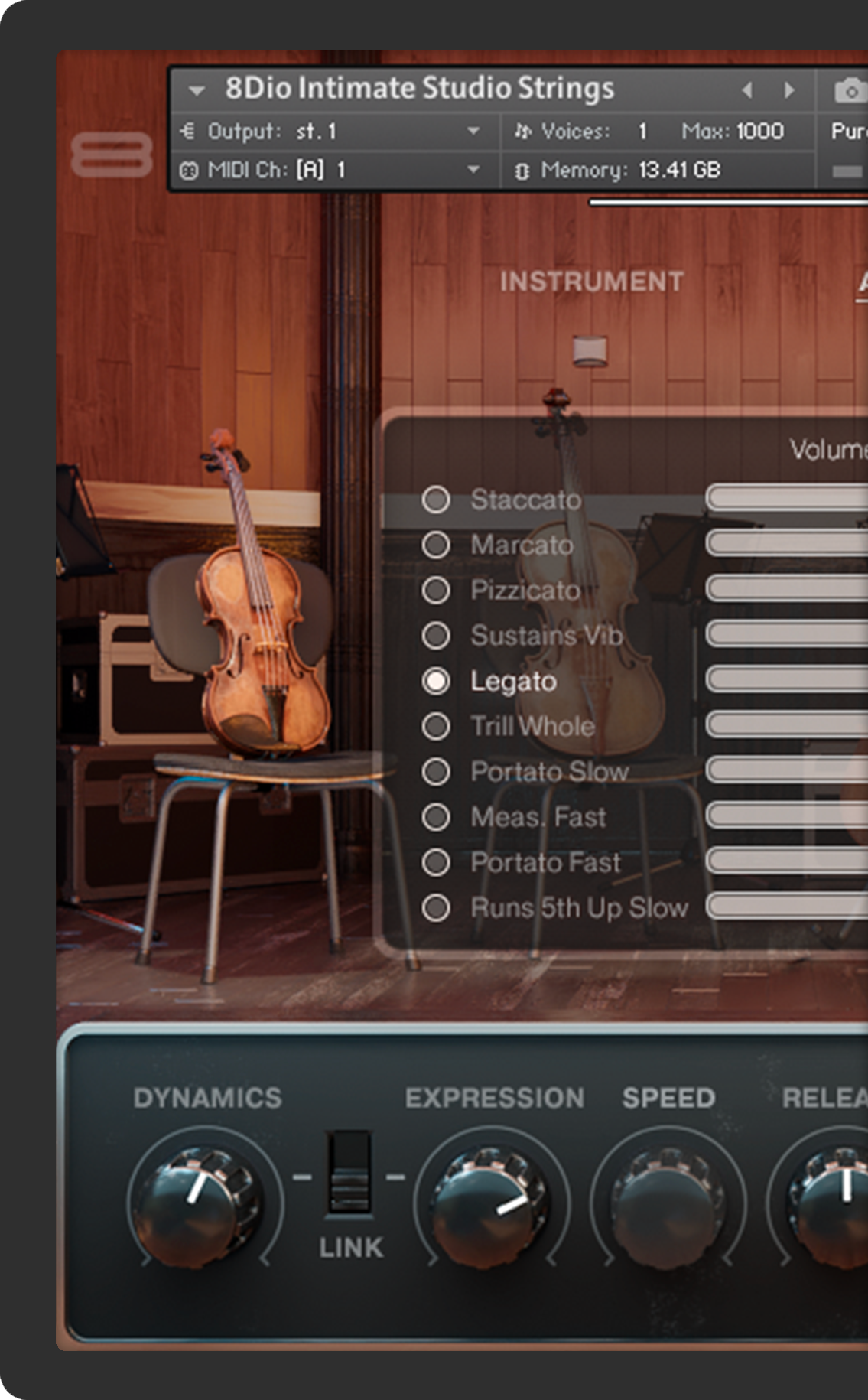Choose the Marcato articulation
The width and height of the screenshot is (868, 1400).
pyautogui.click(x=436, y=545)
